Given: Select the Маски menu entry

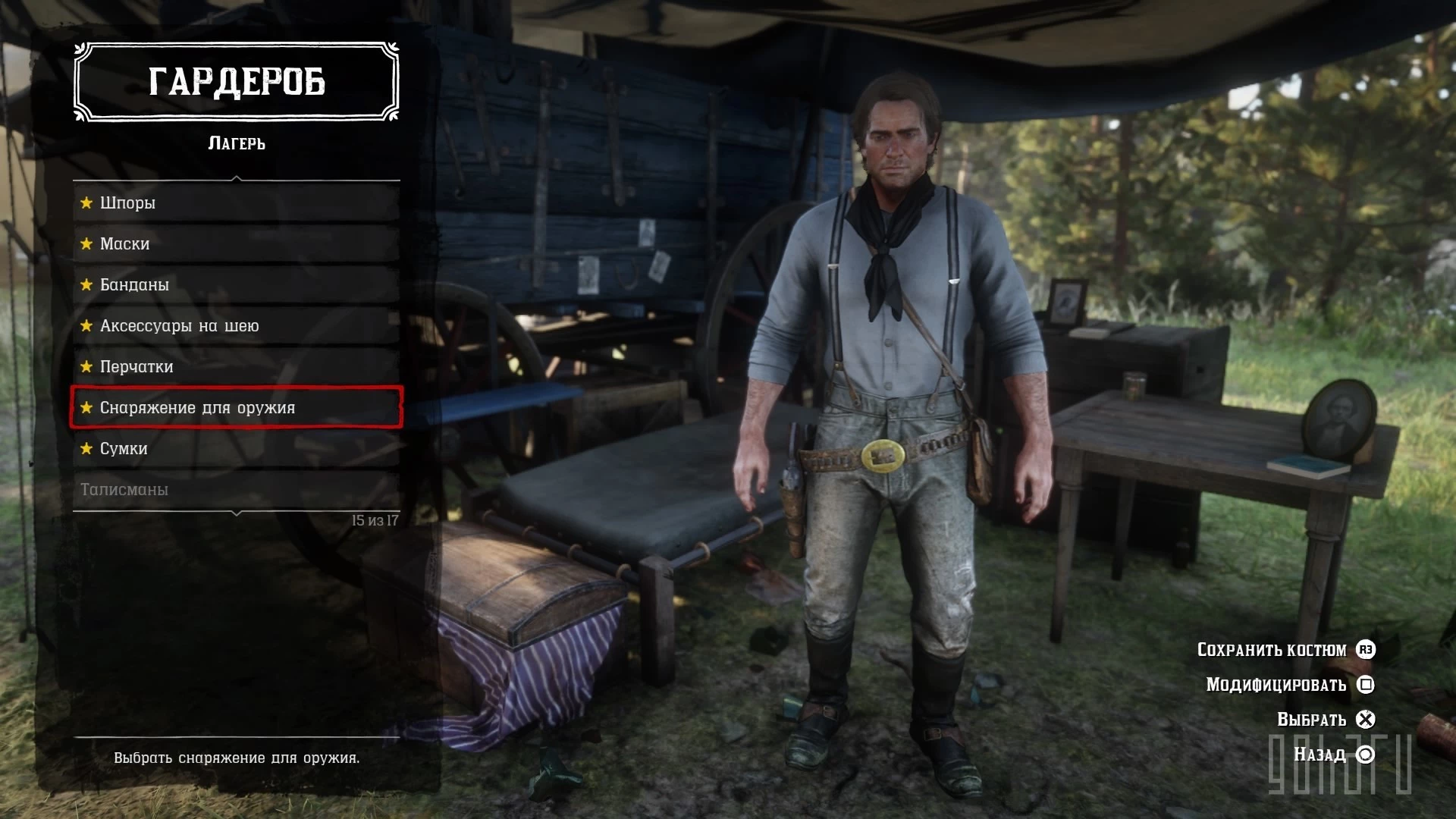Looking at the screenshot, I should (x=236, y=243).
